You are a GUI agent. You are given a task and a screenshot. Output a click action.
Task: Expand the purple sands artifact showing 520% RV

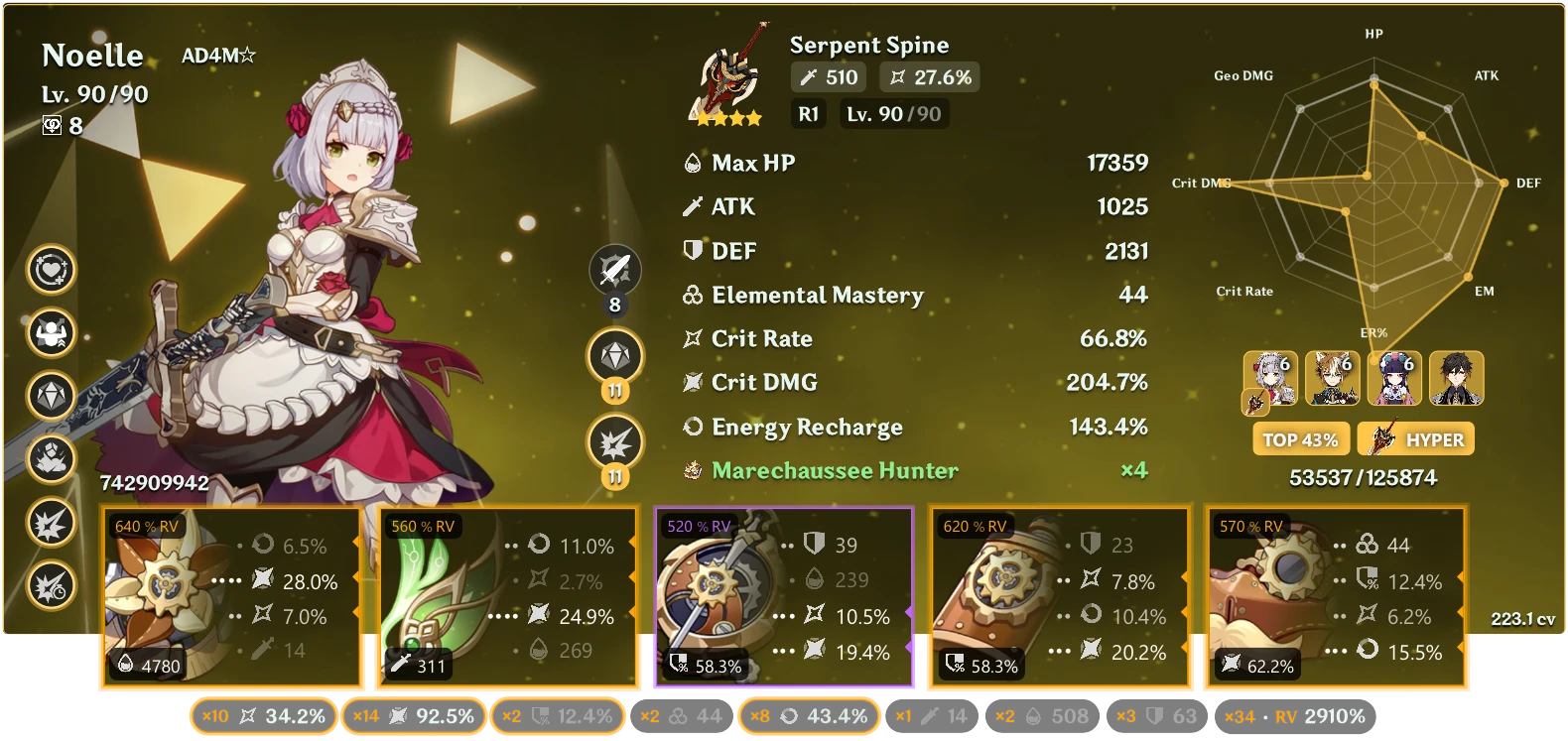pyautogui.click(x=782, y=593)
